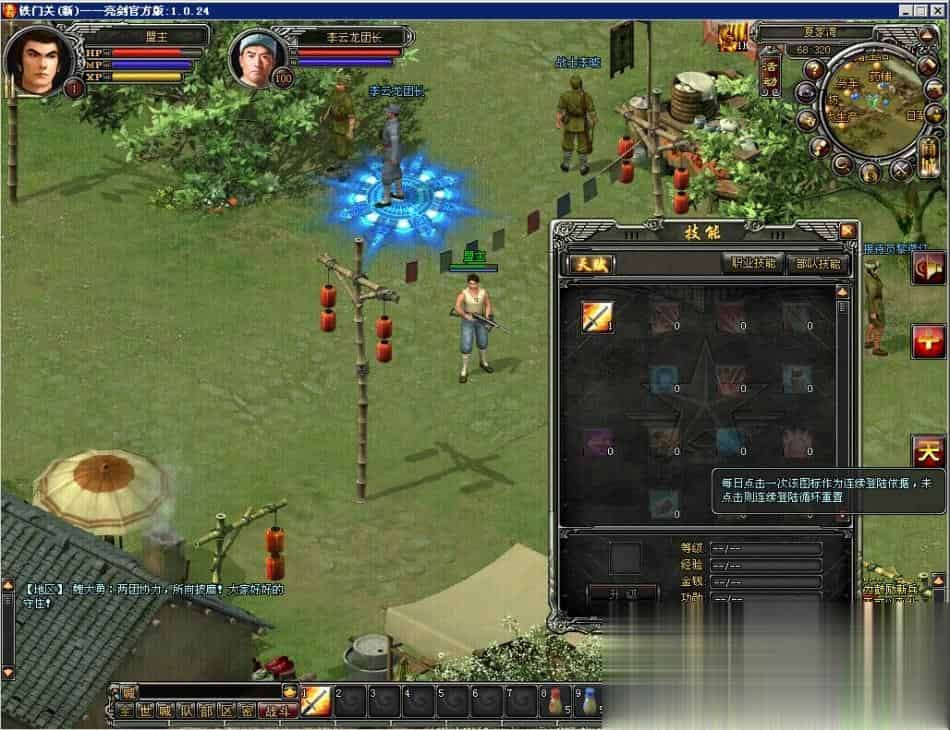
Task: Click the red 天 button on the right edge
Action: pos(928,452)
